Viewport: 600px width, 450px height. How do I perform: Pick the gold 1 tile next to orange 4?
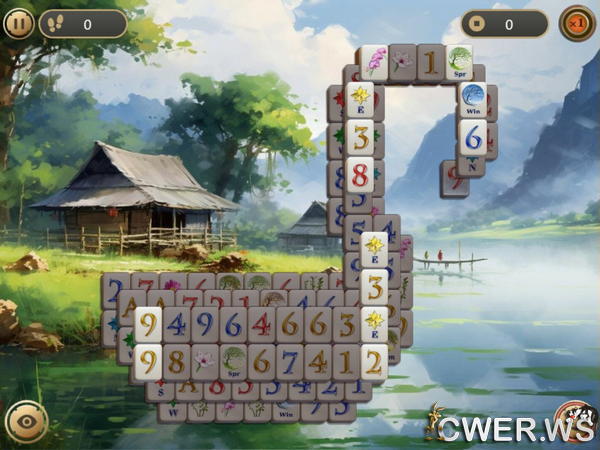(x=346, y=360)
